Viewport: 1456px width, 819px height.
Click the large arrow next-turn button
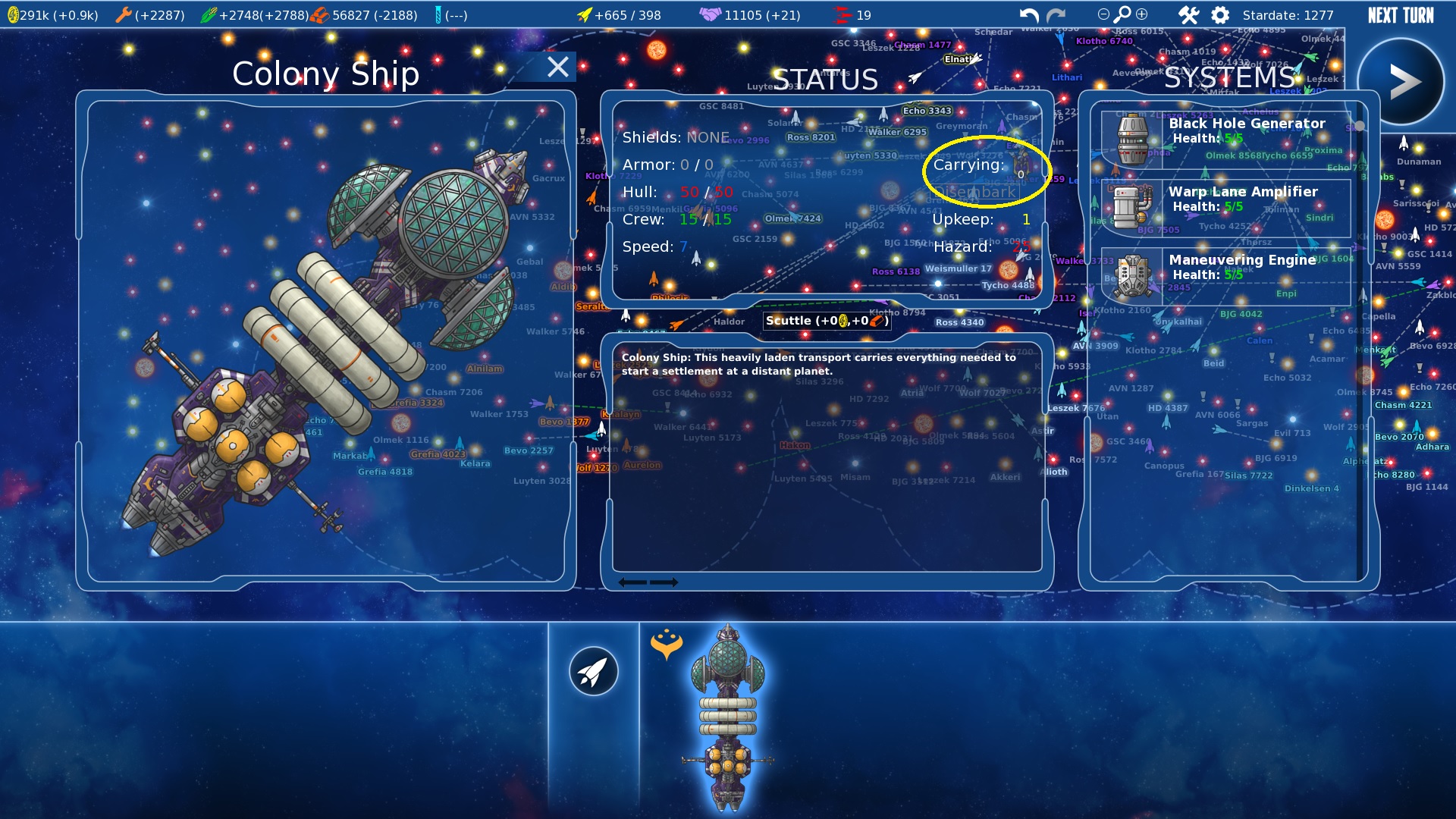[1401, 82]
